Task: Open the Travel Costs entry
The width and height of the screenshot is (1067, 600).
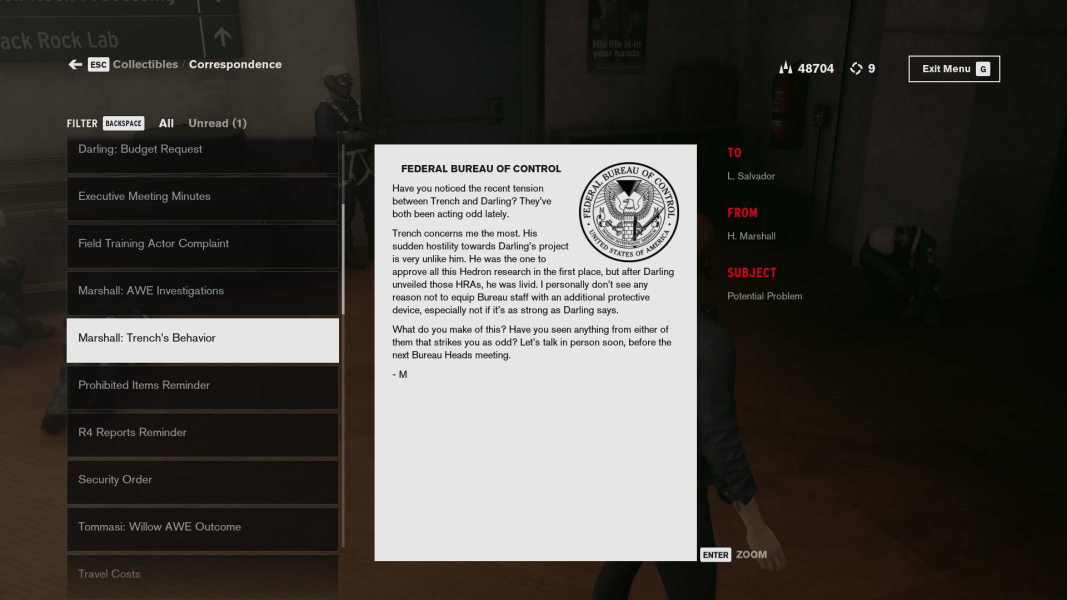Action: [x=202, y=574]
